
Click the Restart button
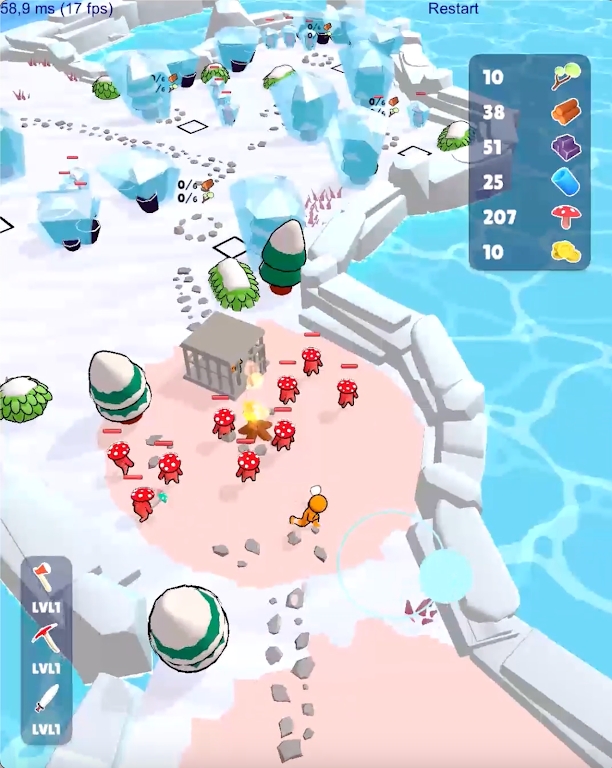[x=453, y=9]
